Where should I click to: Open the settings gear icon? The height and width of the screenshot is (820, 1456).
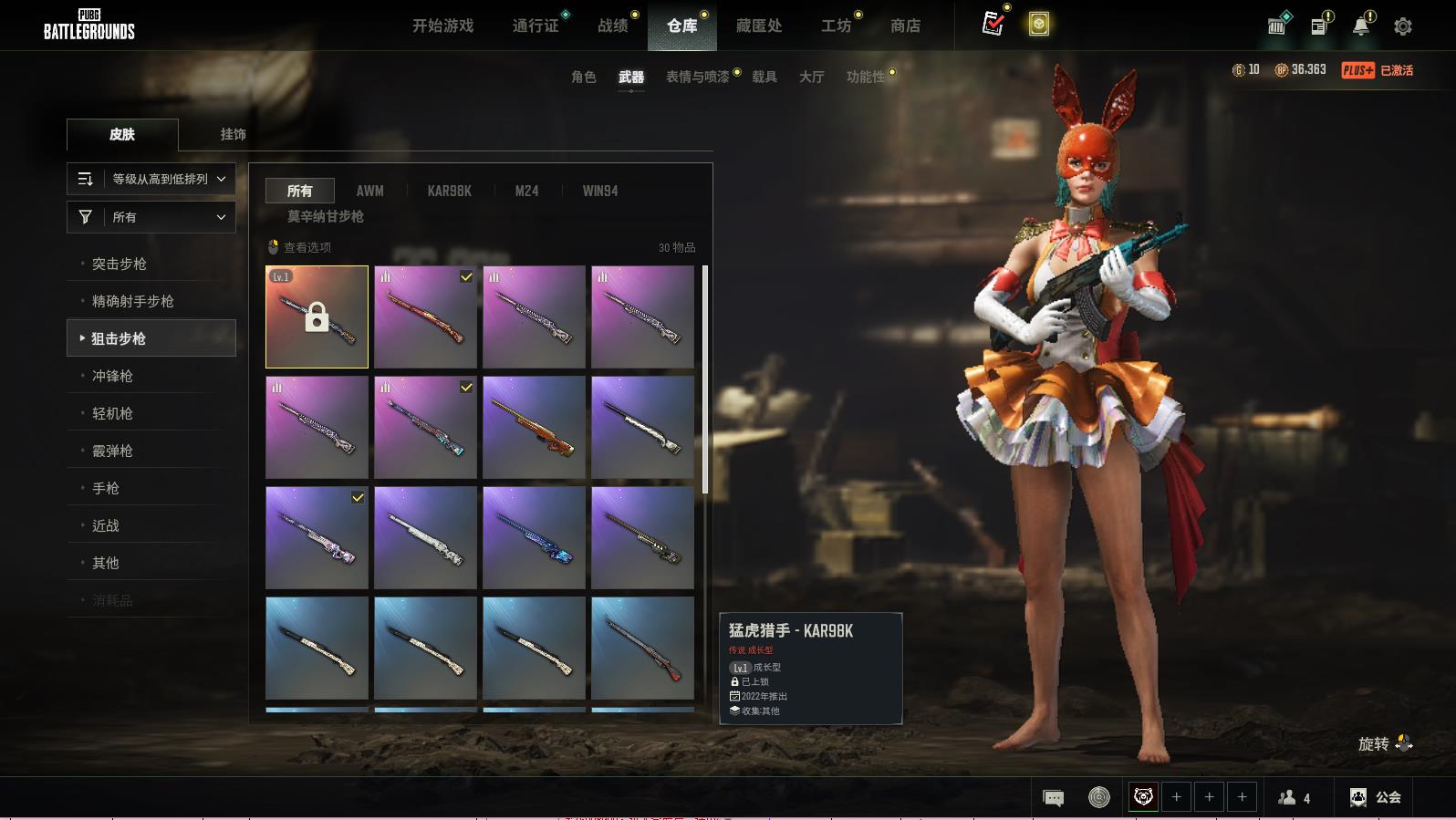coord(1403,26)
